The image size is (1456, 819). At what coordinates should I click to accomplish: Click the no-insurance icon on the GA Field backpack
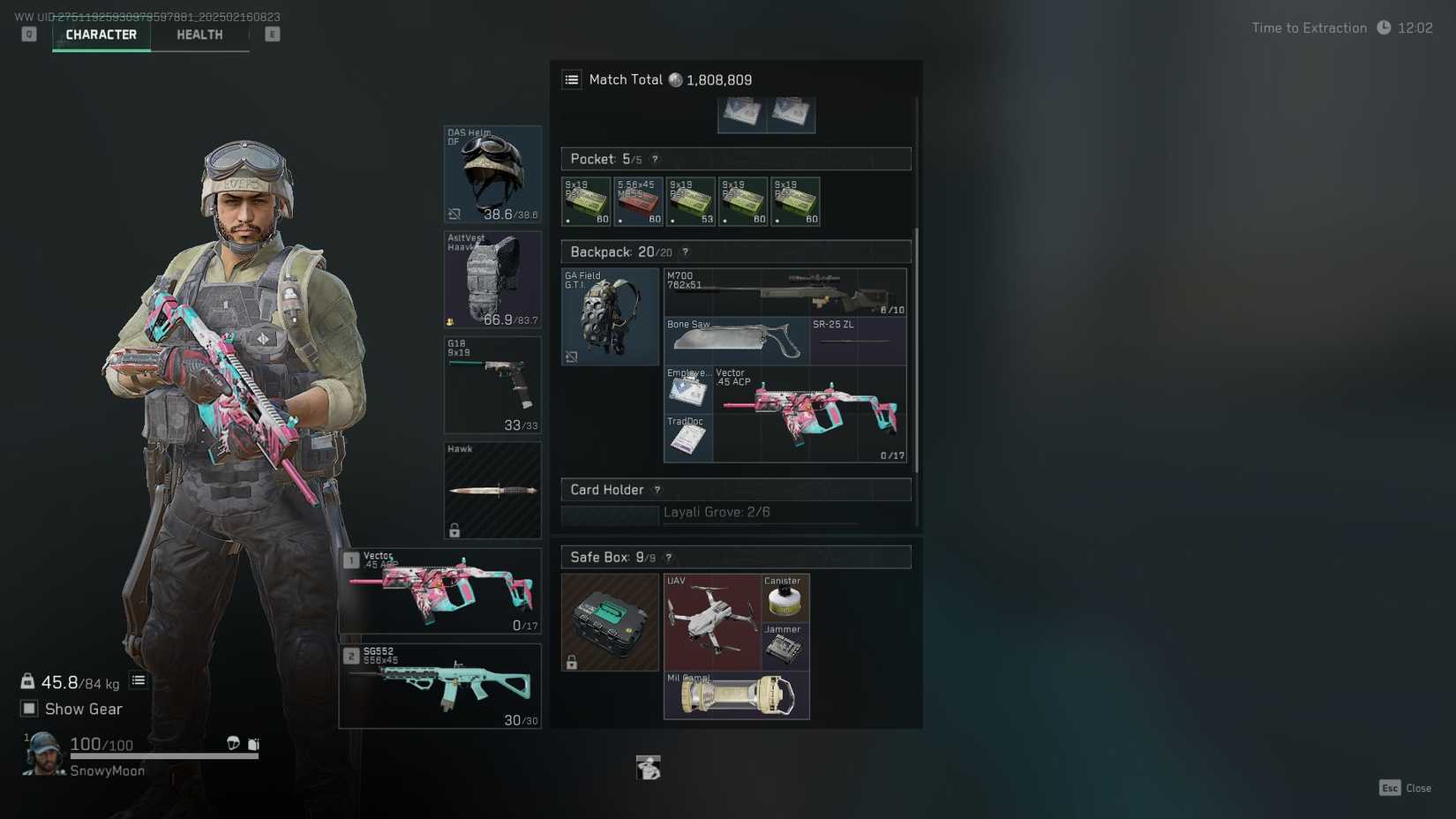pos(572,357)
